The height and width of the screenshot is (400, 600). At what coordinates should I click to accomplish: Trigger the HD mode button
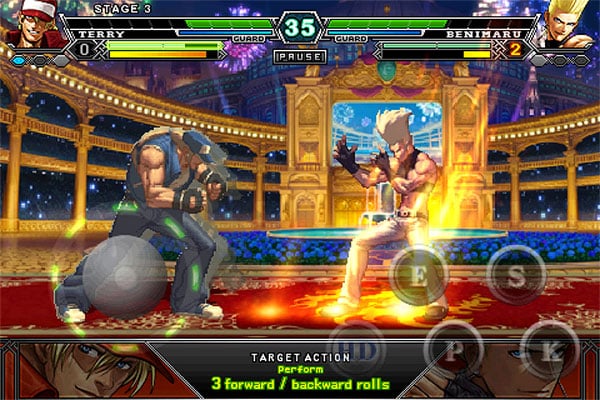tap(356, 349)
